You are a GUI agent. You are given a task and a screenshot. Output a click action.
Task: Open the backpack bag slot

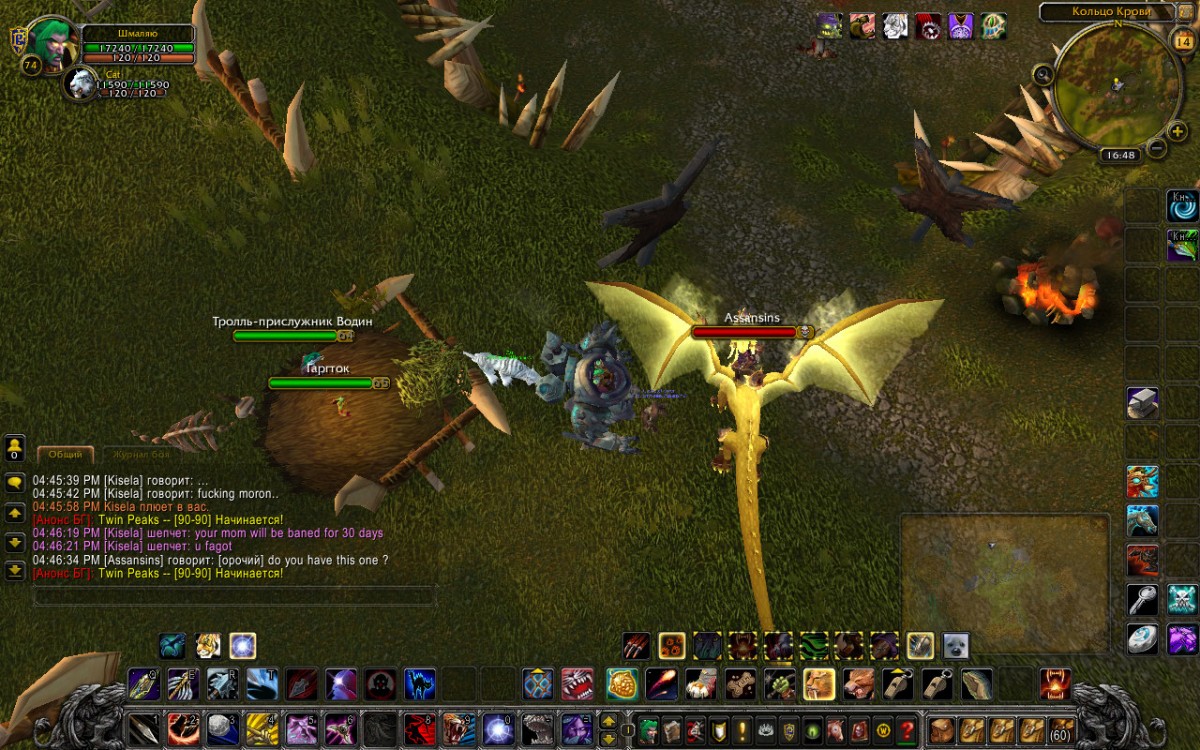click(x=941, y=730)
